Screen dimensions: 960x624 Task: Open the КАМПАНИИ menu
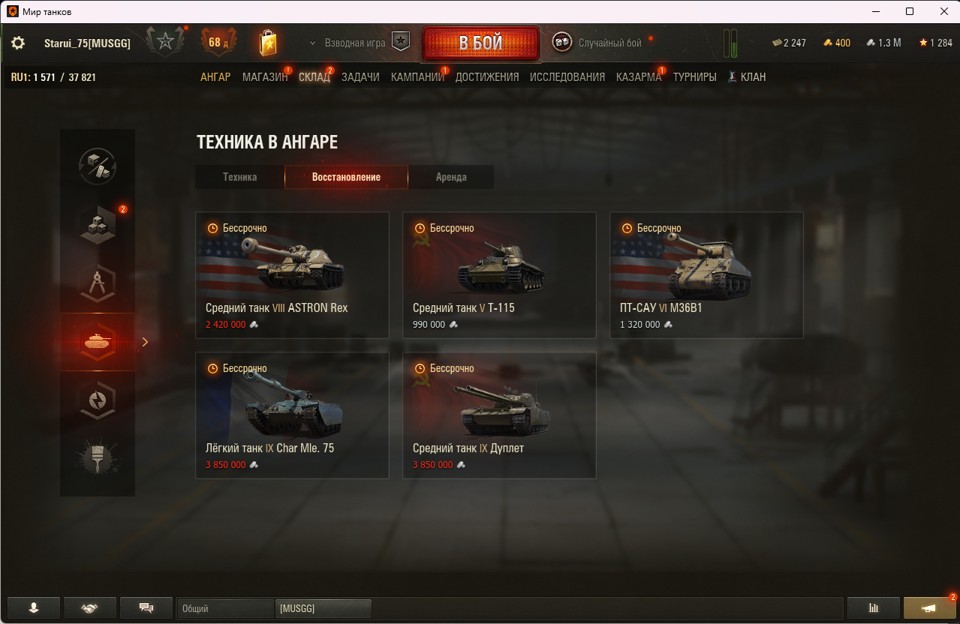(x=417, y=77)
